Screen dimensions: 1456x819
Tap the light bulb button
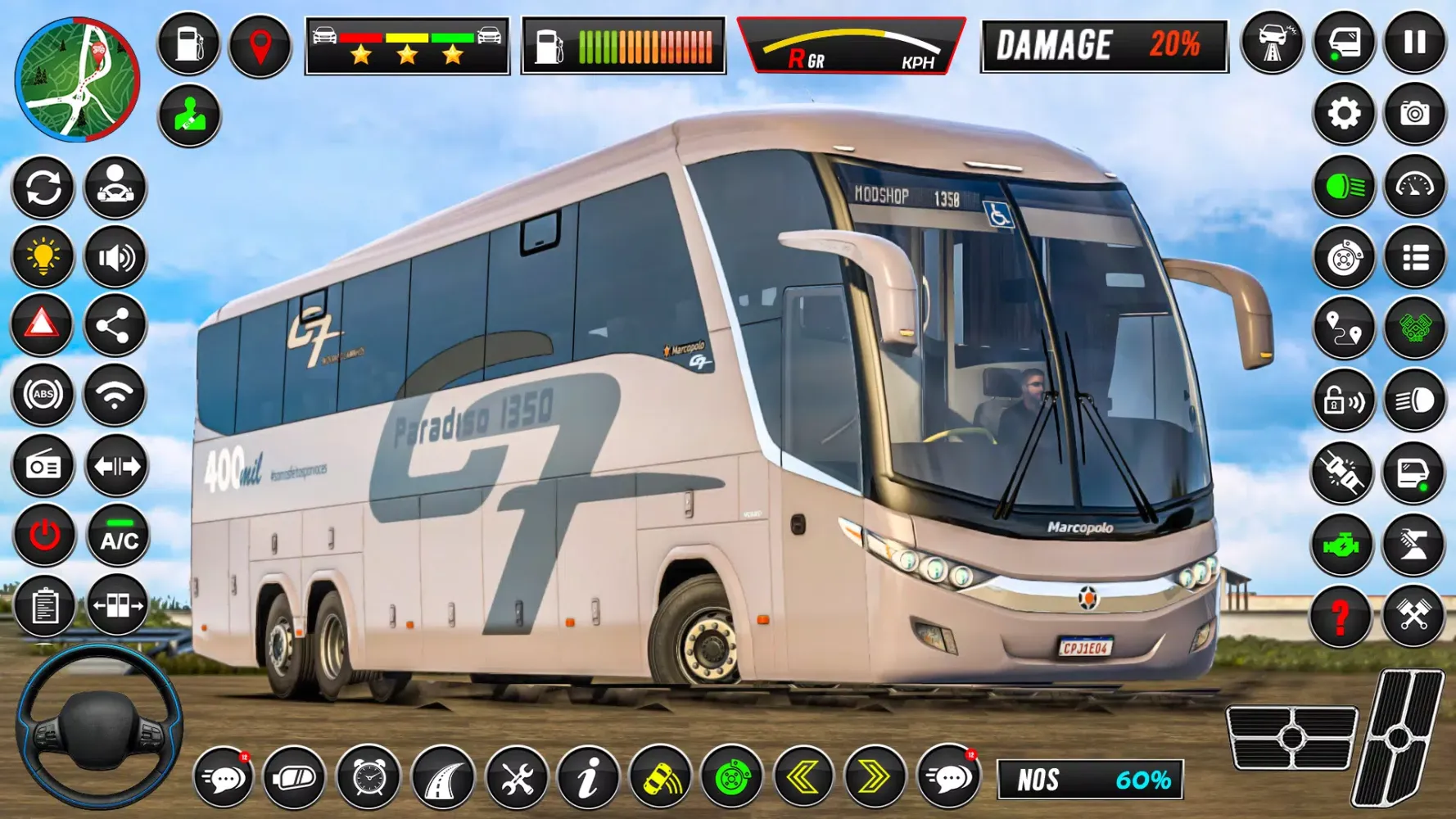click(x=43, y=257)
